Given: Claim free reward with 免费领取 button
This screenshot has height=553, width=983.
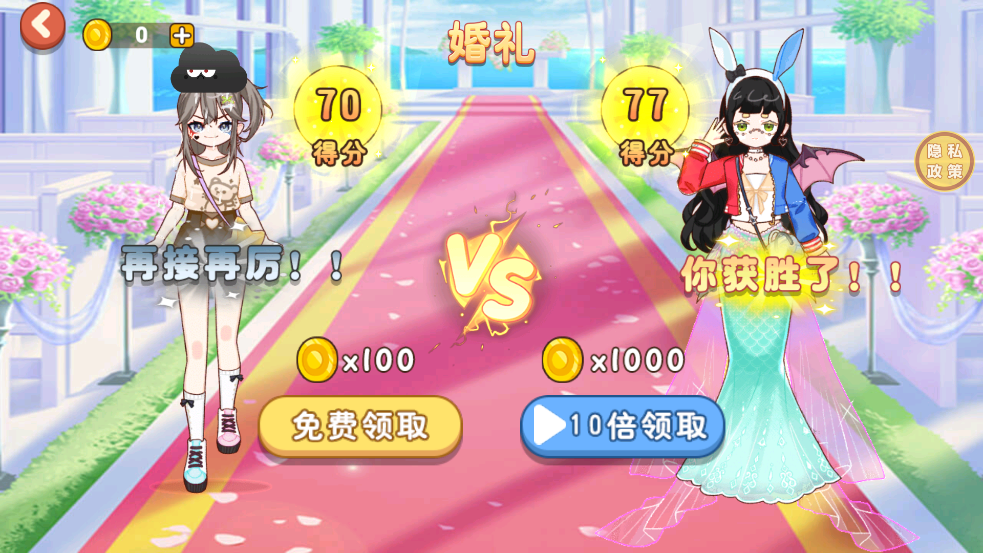Looking at the screenshot, I should pos(360,426).
